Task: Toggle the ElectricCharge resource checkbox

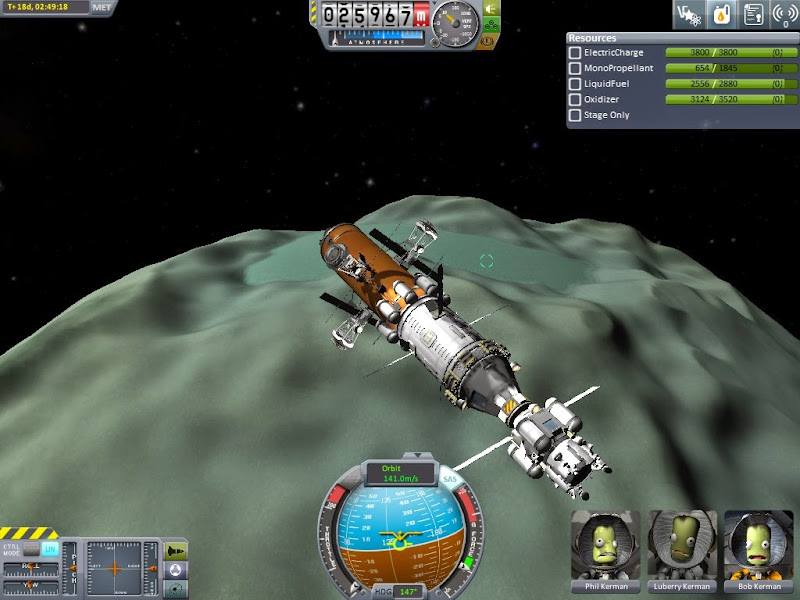Action: (x=574, y=52)
